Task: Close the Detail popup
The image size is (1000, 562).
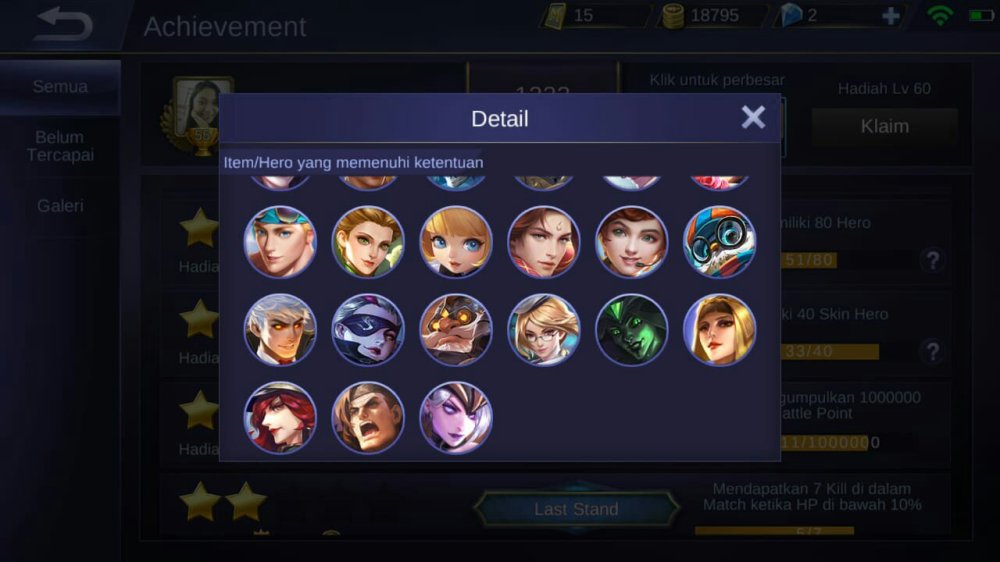Action: click(x=753, y=118)
